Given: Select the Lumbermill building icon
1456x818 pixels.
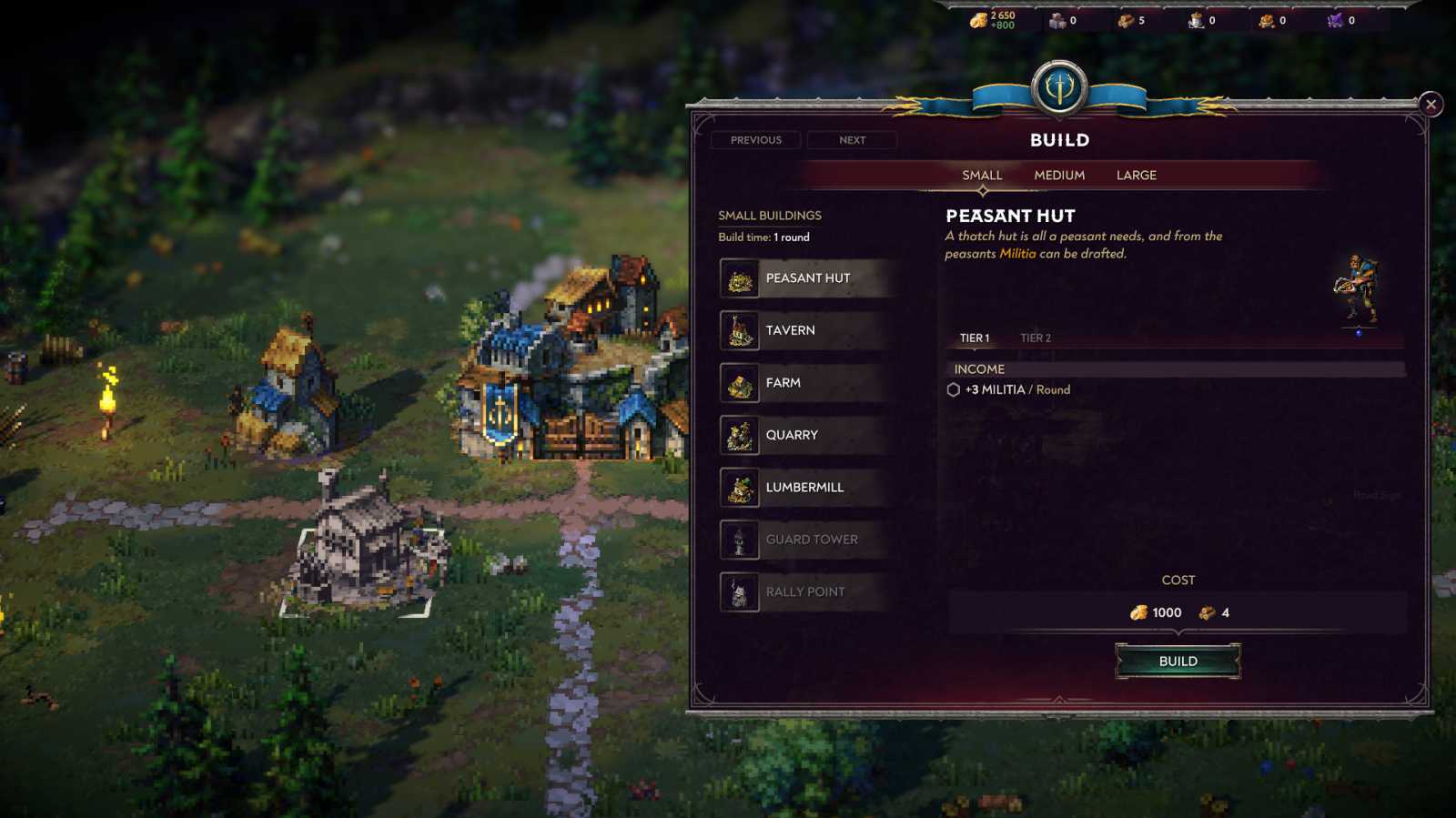Looking at the screenshot, I should click(x=741, y=487).
